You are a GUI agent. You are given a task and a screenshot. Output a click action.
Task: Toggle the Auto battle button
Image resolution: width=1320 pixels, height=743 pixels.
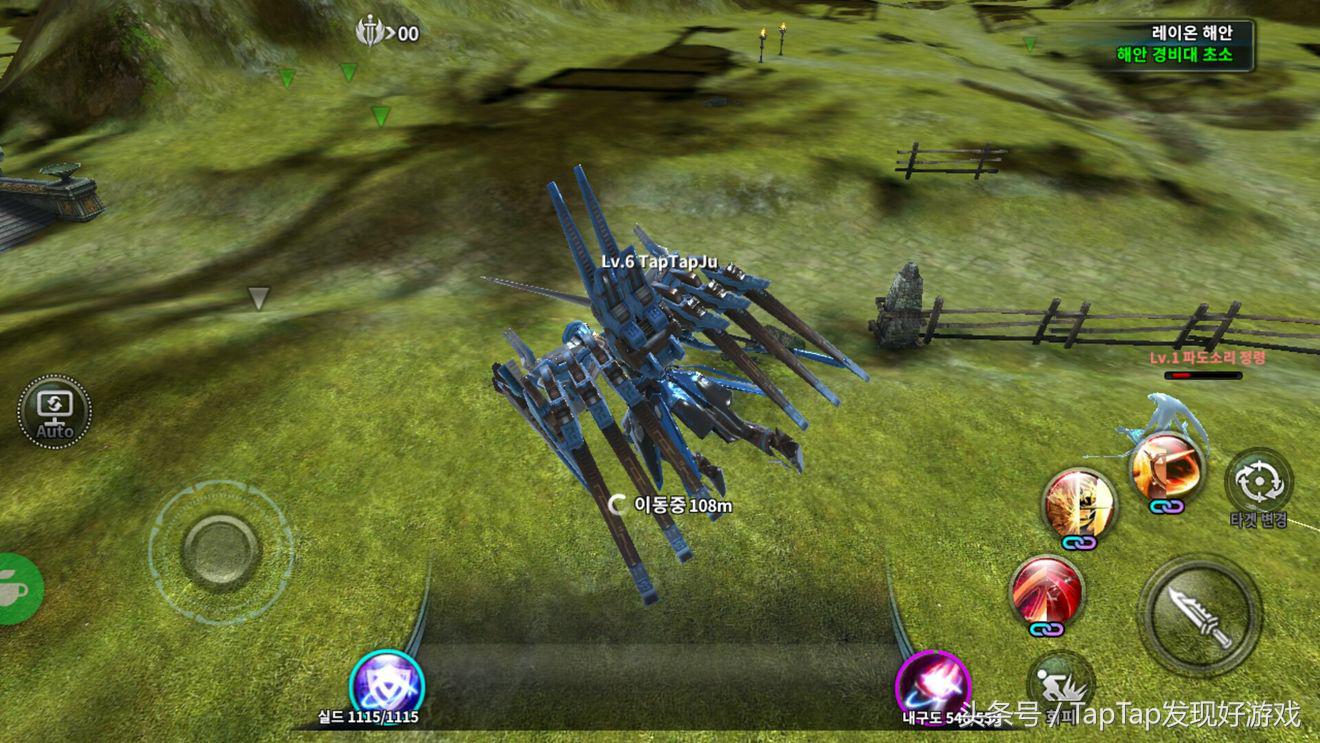point(54,410)
